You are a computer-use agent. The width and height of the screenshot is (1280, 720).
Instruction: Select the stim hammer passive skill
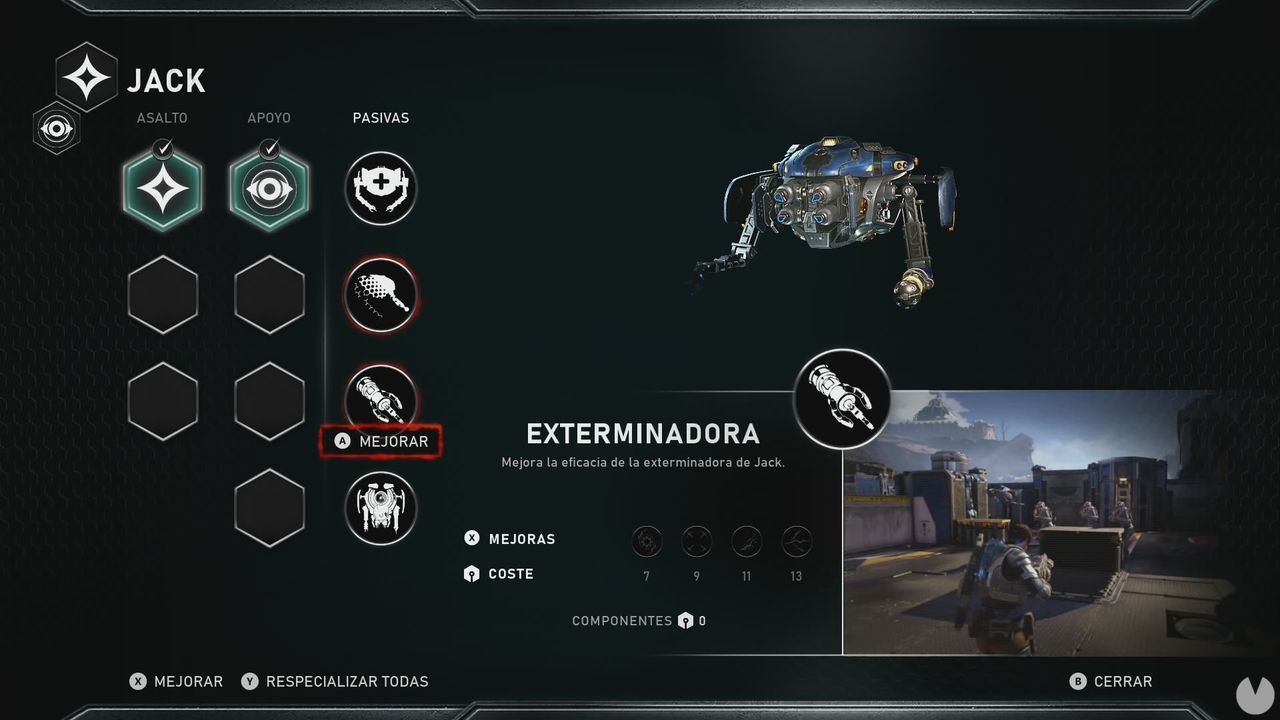[x=380, y=294]
